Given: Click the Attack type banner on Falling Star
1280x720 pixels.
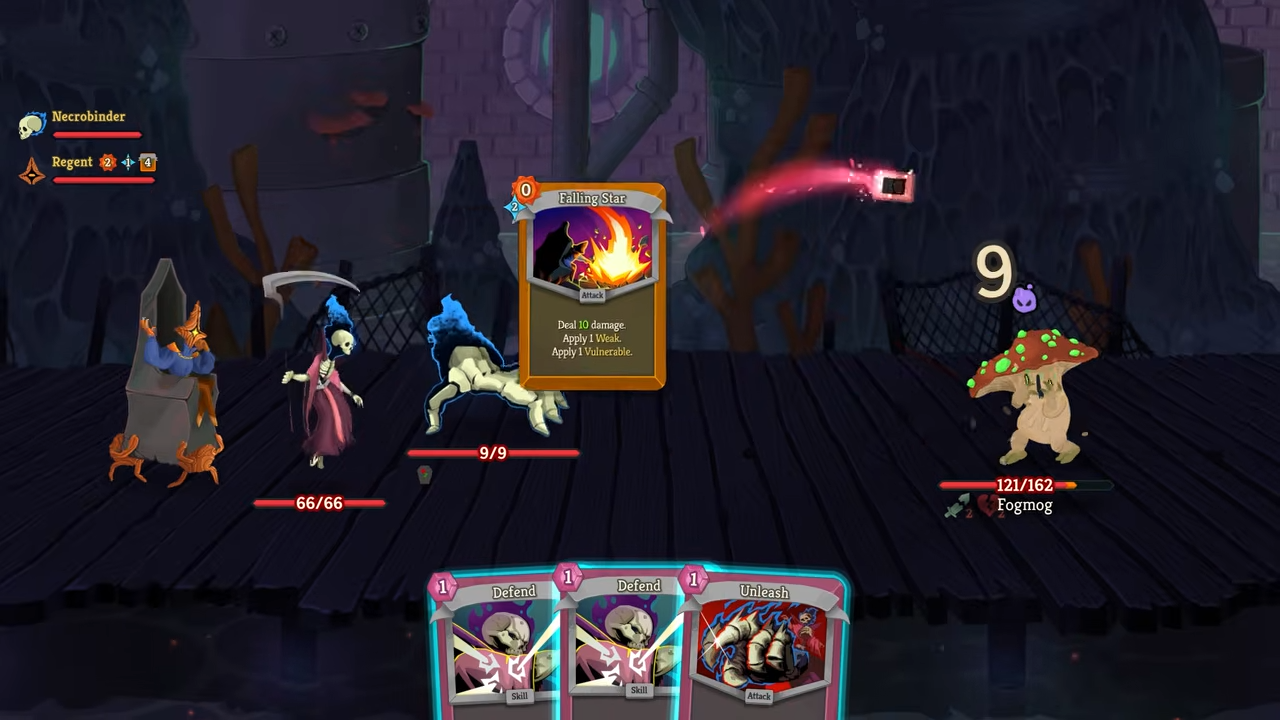Looking at the screenshot, I should [x=592, y=295].
